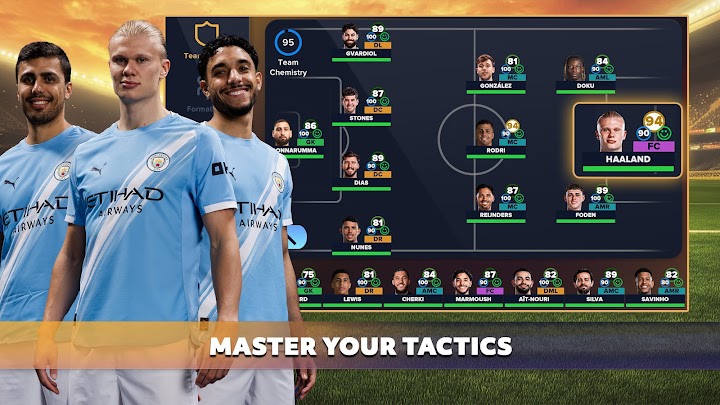
Task: Choose goalkeeper Donnarumma's card
Action: (294, 138)
